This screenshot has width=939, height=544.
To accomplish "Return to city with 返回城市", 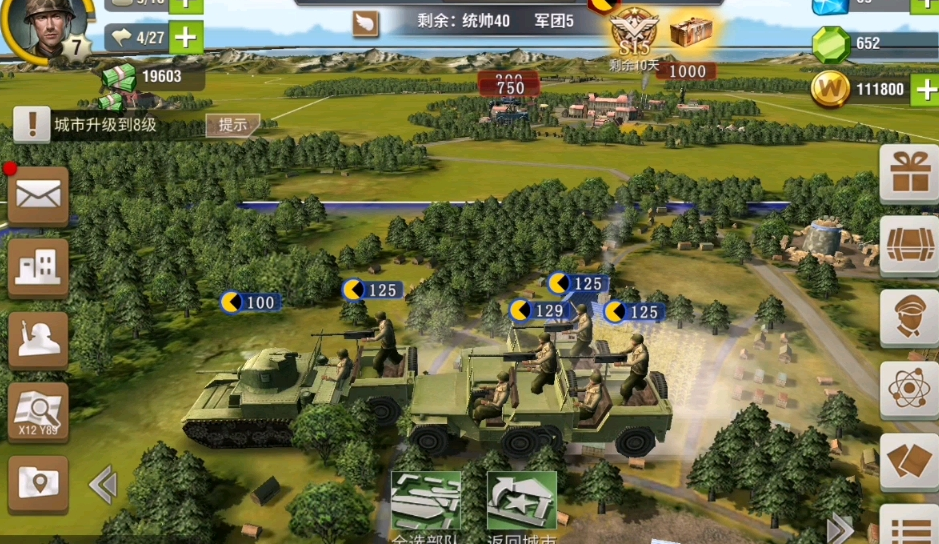I will point(521,501).
